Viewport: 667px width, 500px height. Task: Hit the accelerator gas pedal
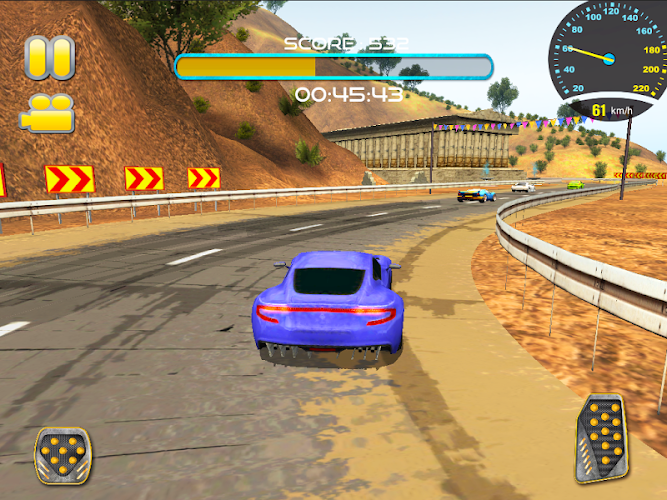601,437
